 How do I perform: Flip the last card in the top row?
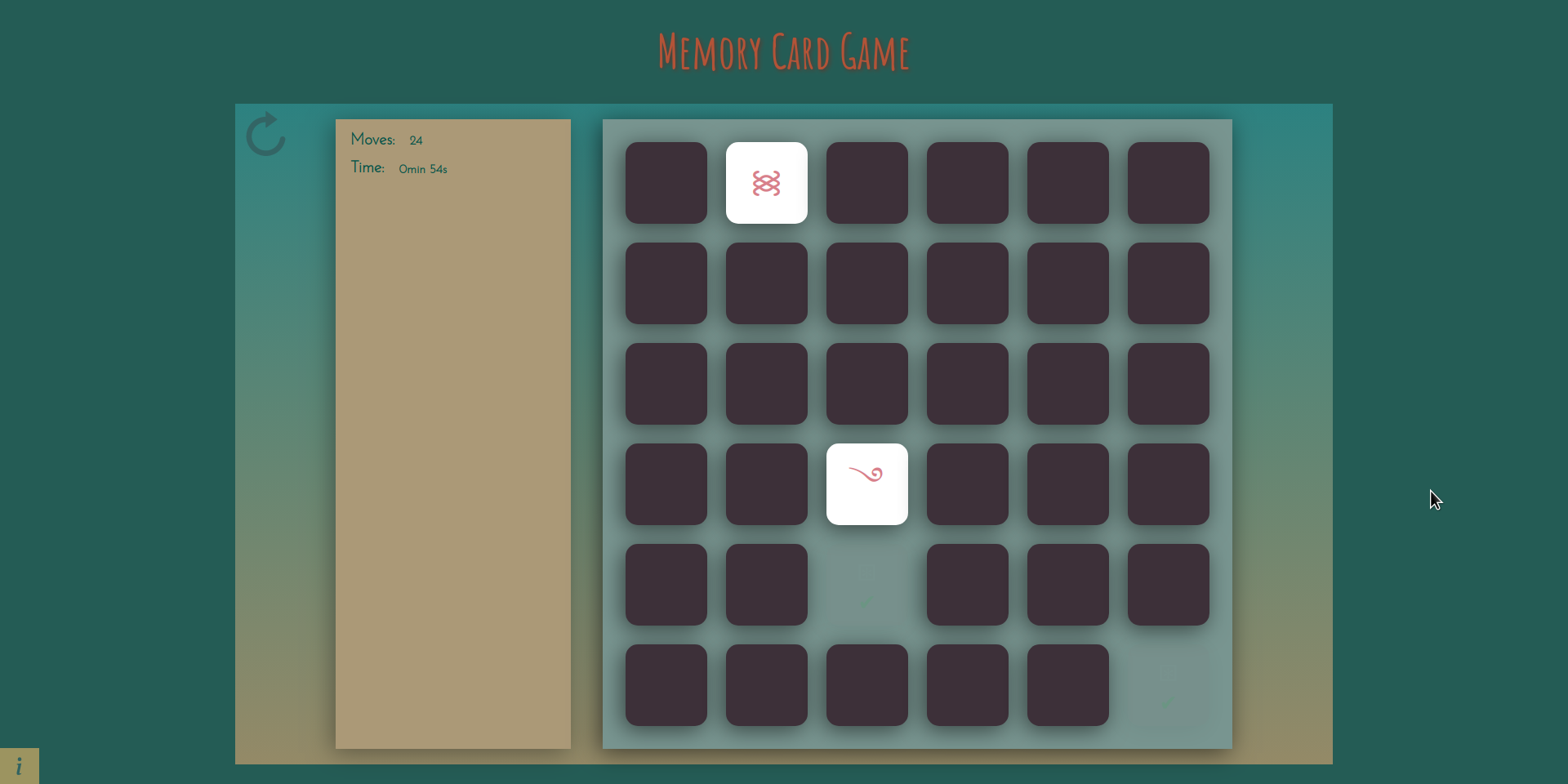click(x=1167, y=182)
